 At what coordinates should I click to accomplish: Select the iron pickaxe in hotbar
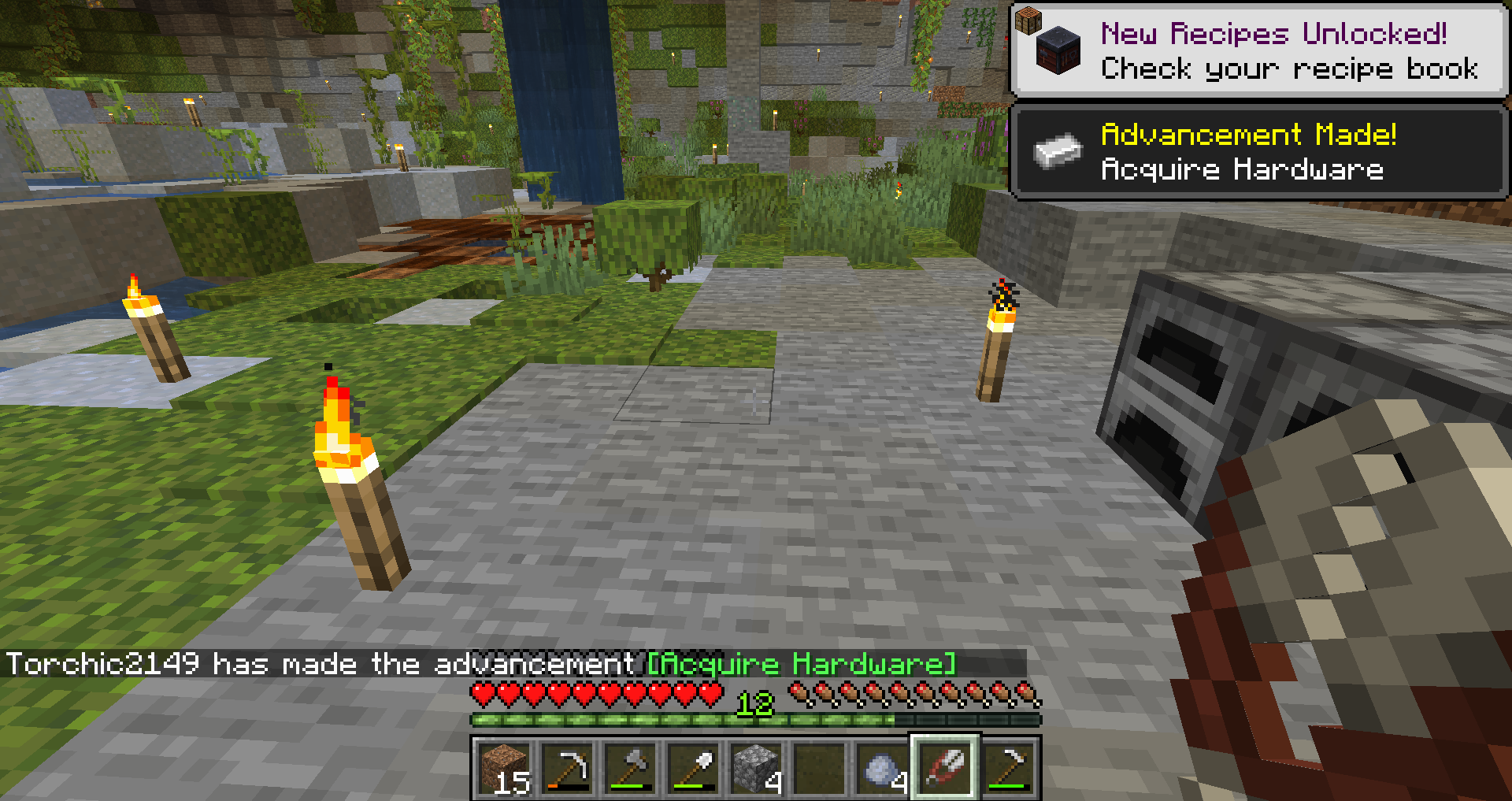(567, 768)
